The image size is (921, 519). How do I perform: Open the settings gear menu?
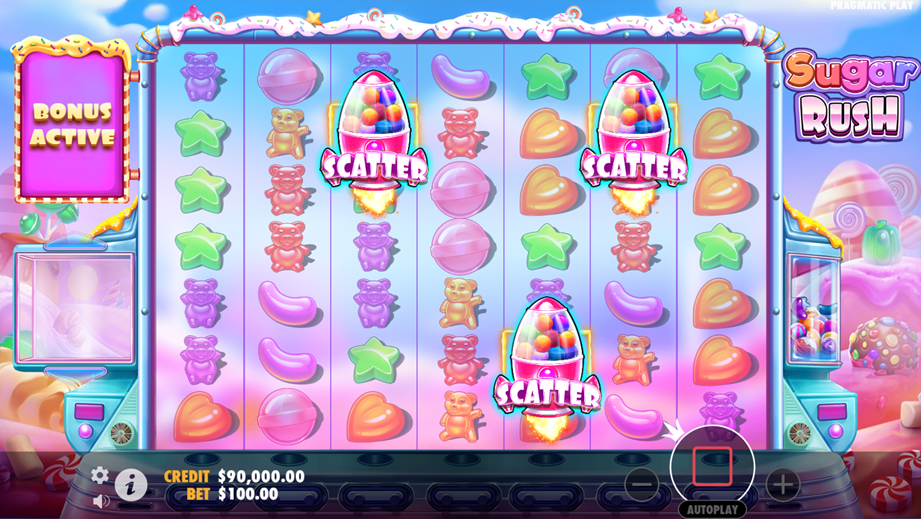(x=100, y=475)
